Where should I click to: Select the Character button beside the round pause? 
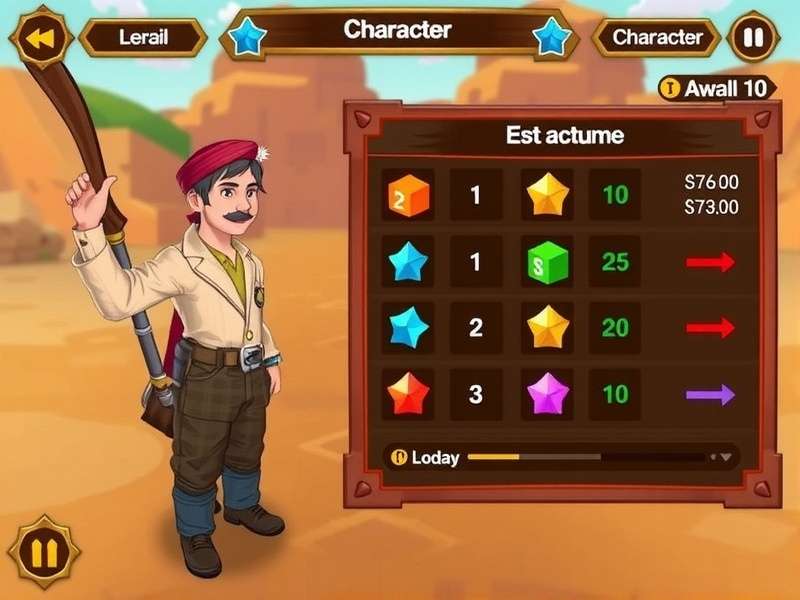click(657, 38)
